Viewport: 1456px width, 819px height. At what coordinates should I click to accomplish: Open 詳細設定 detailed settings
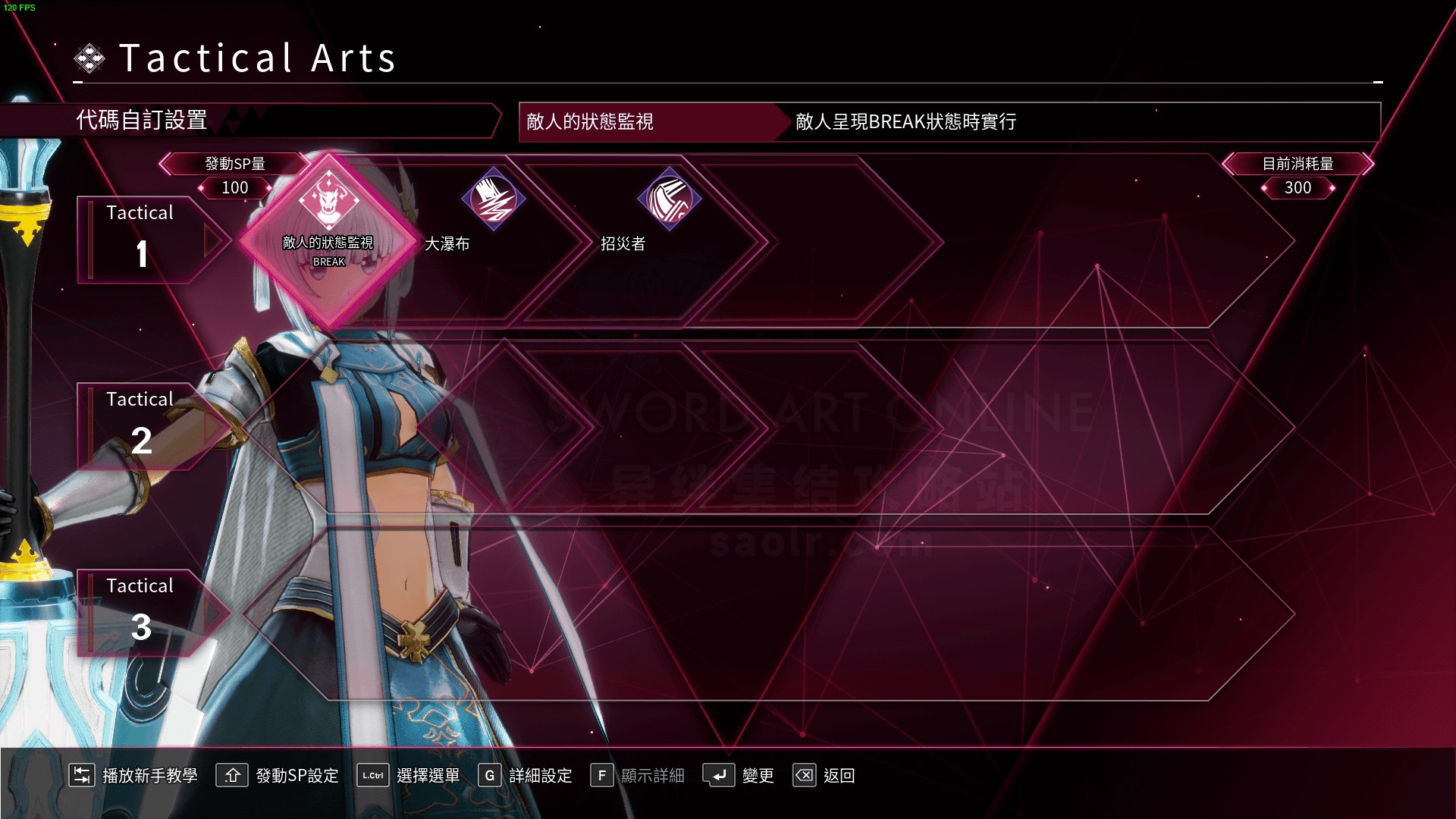[x=526, y=775]
